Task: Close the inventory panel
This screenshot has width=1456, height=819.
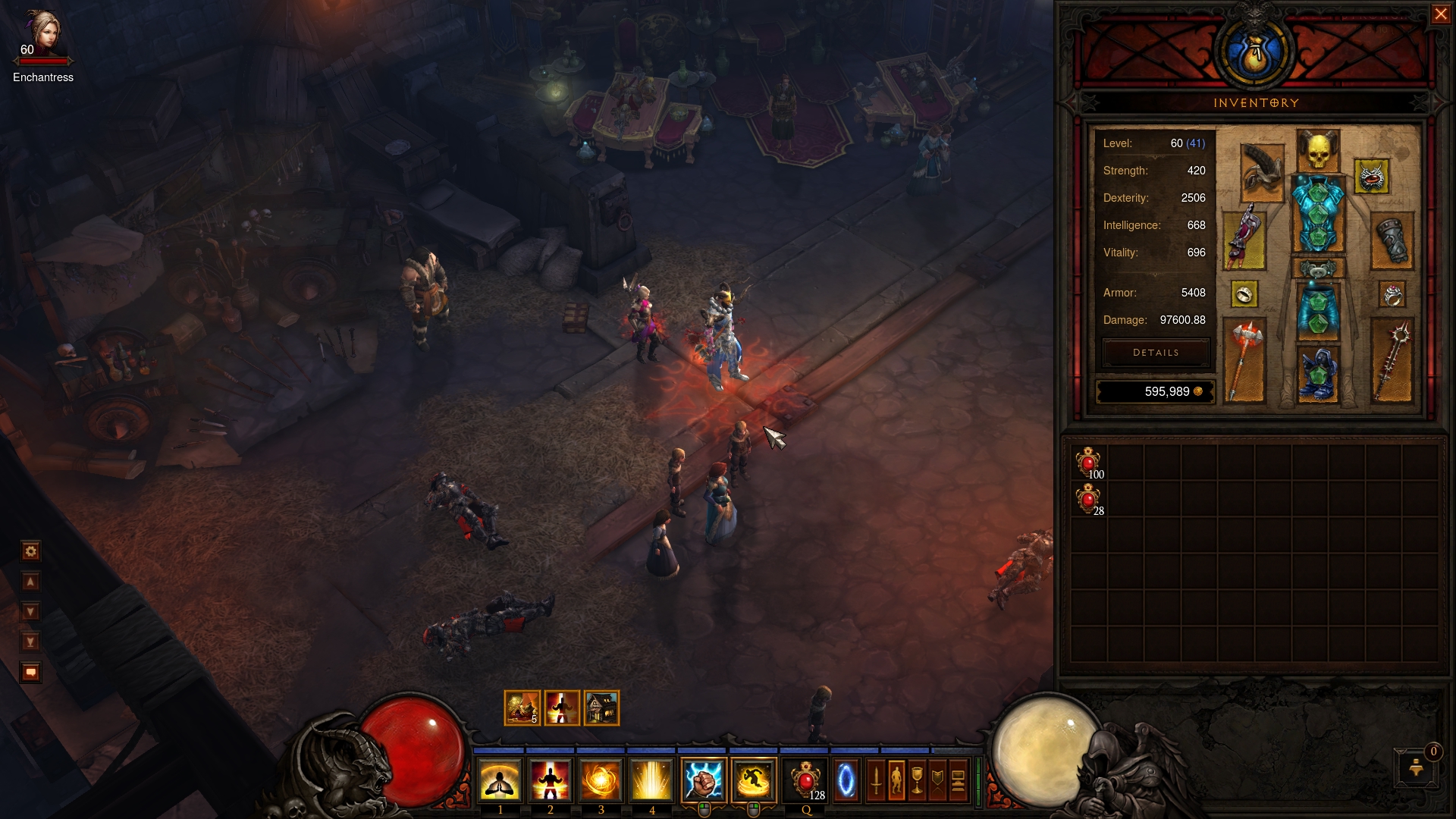Action: (1440, 14)
